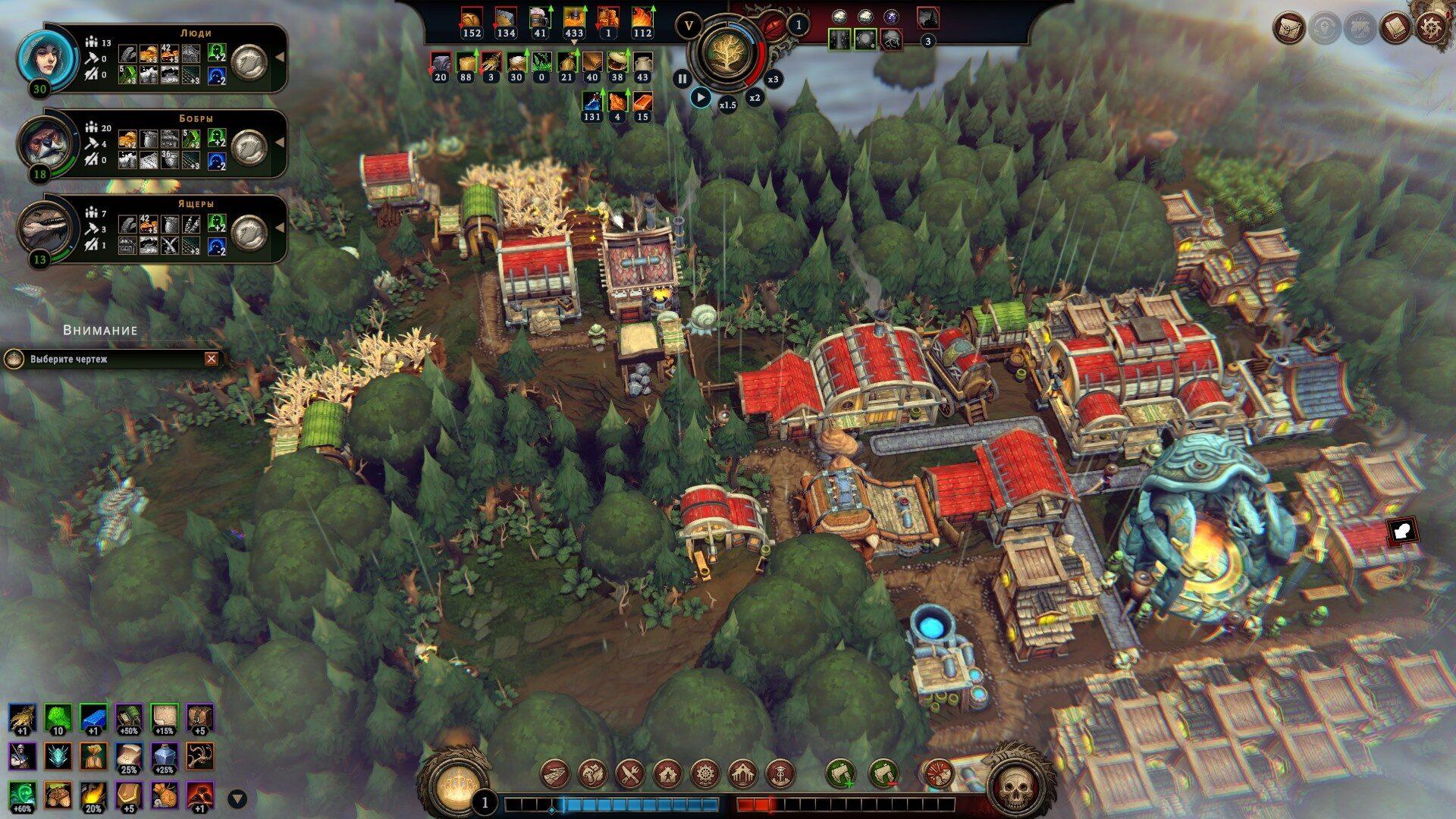Set game speed to x1.5
Image resolution: width=1456 pixels, height=819 pixels.
(x=727, y=105)
